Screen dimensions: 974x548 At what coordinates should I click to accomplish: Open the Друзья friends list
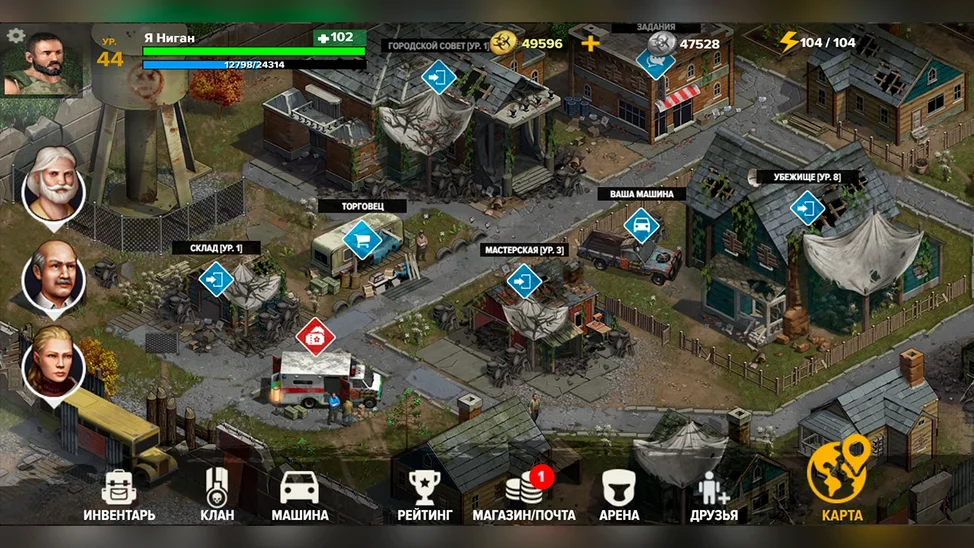[x=714, y=495]
